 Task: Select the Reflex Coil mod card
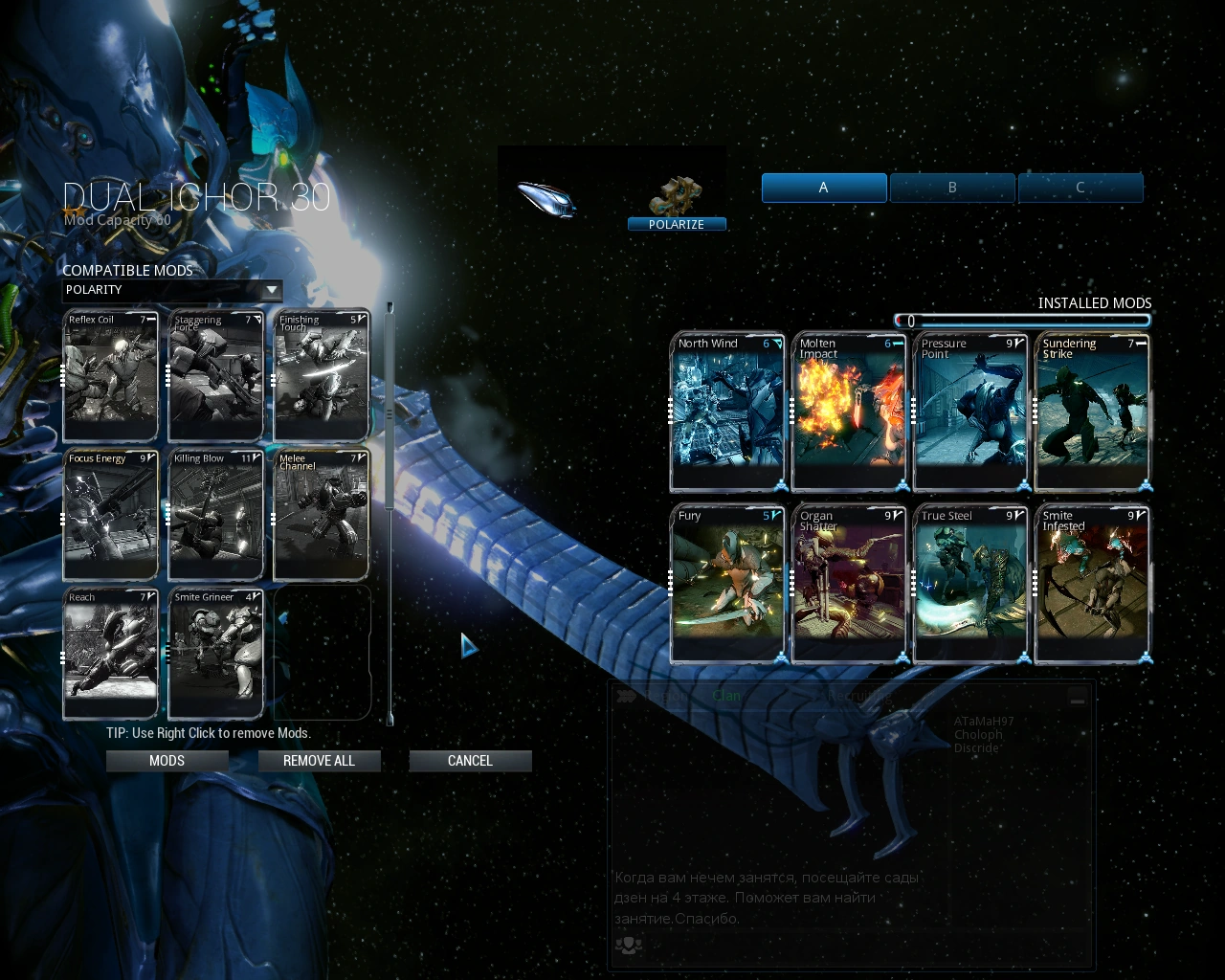coord(109,376)
